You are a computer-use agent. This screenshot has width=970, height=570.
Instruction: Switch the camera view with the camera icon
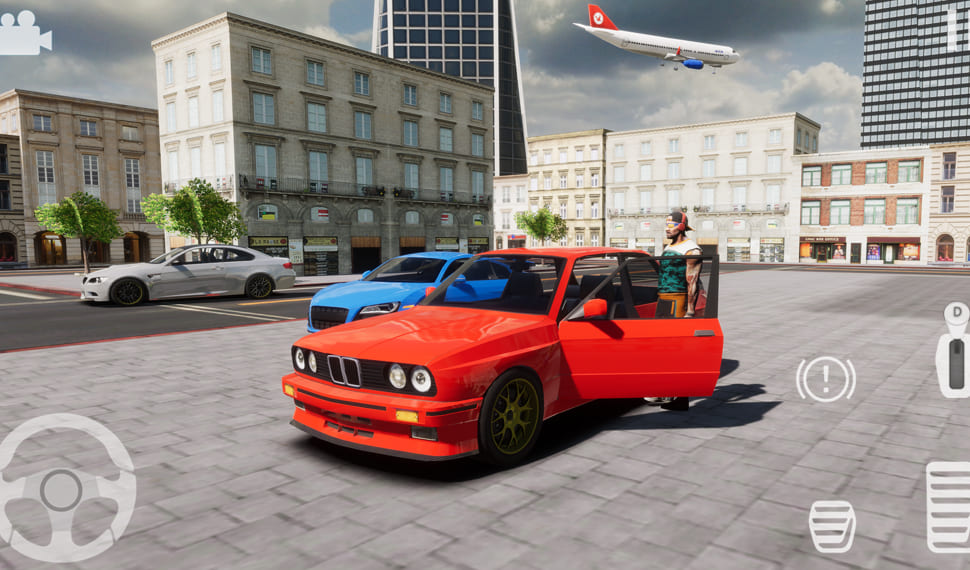24,34
